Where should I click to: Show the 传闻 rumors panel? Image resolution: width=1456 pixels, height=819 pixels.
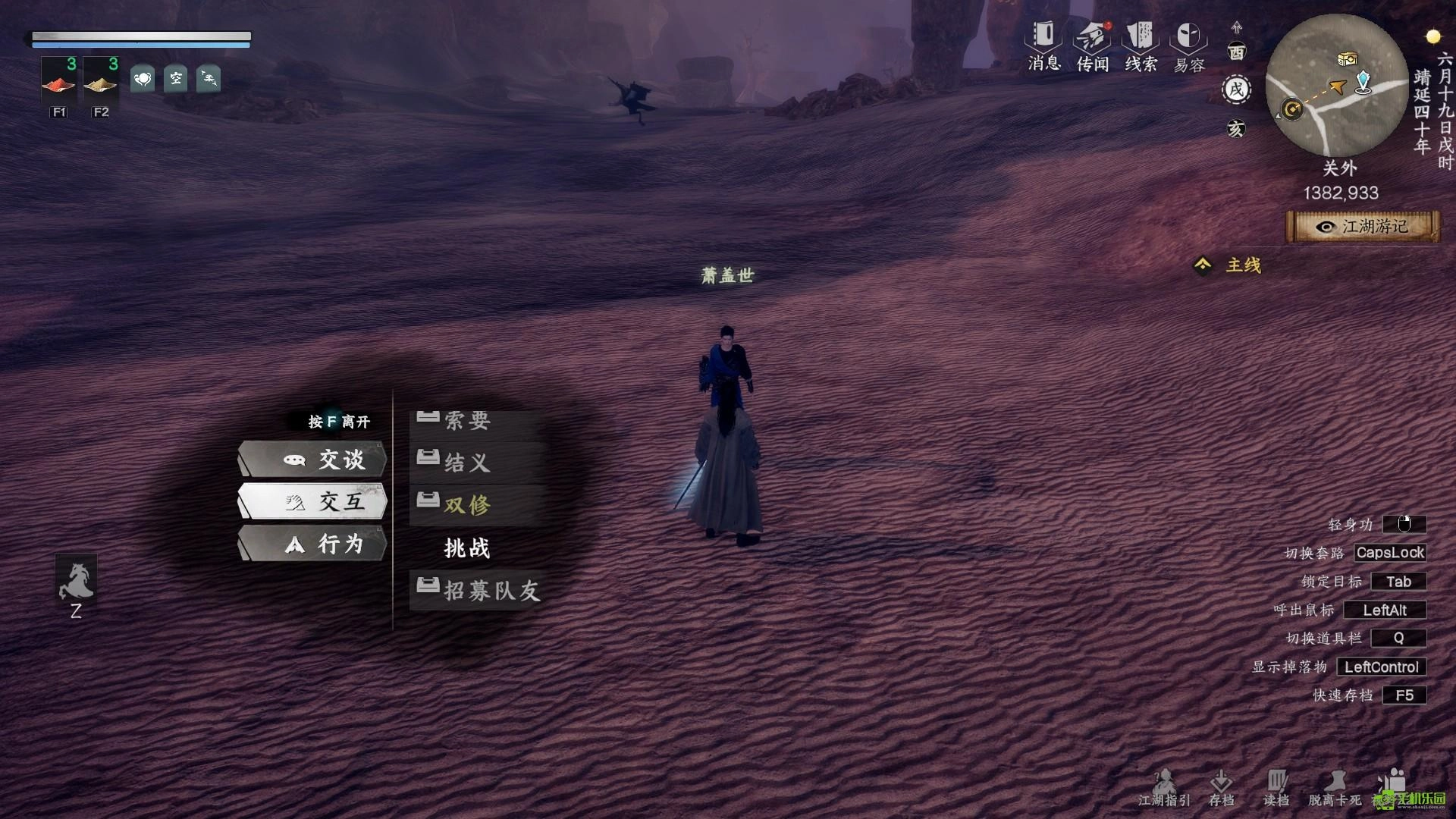(1093, 45)
